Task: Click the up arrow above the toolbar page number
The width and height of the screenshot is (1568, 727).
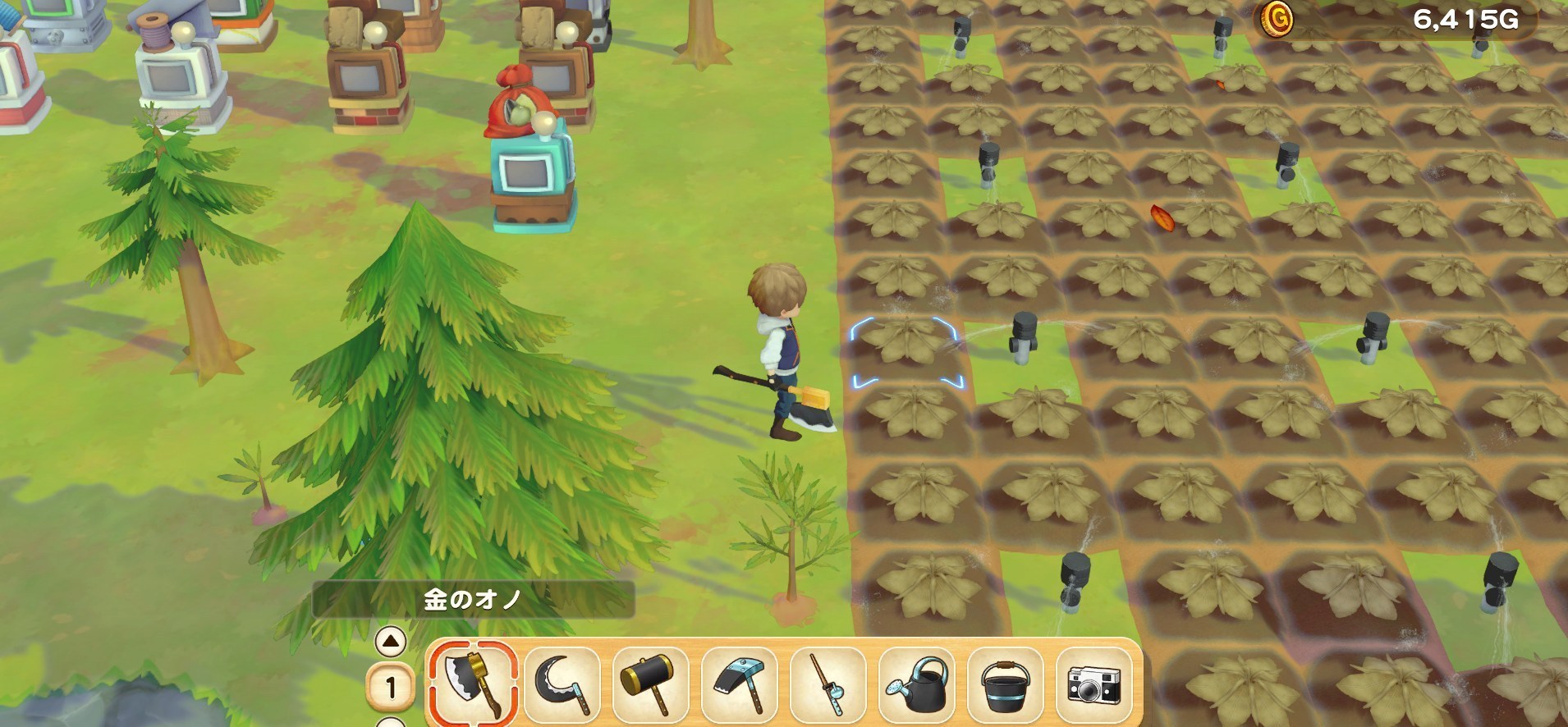Action: coord(391,642)
